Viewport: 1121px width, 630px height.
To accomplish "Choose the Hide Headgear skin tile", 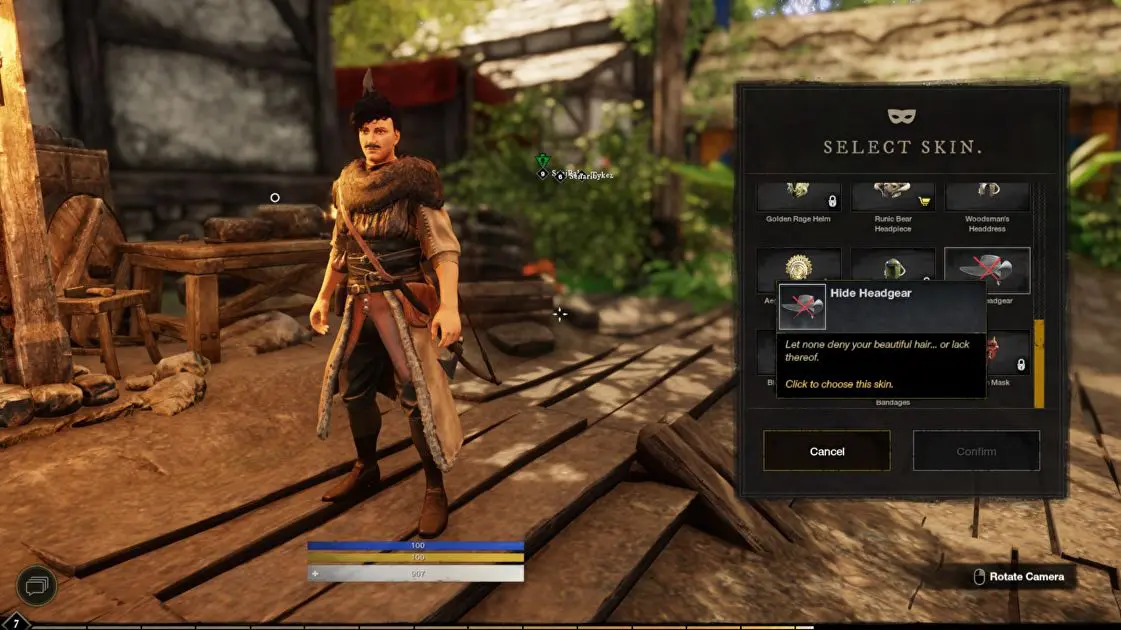I will [986, 267].
